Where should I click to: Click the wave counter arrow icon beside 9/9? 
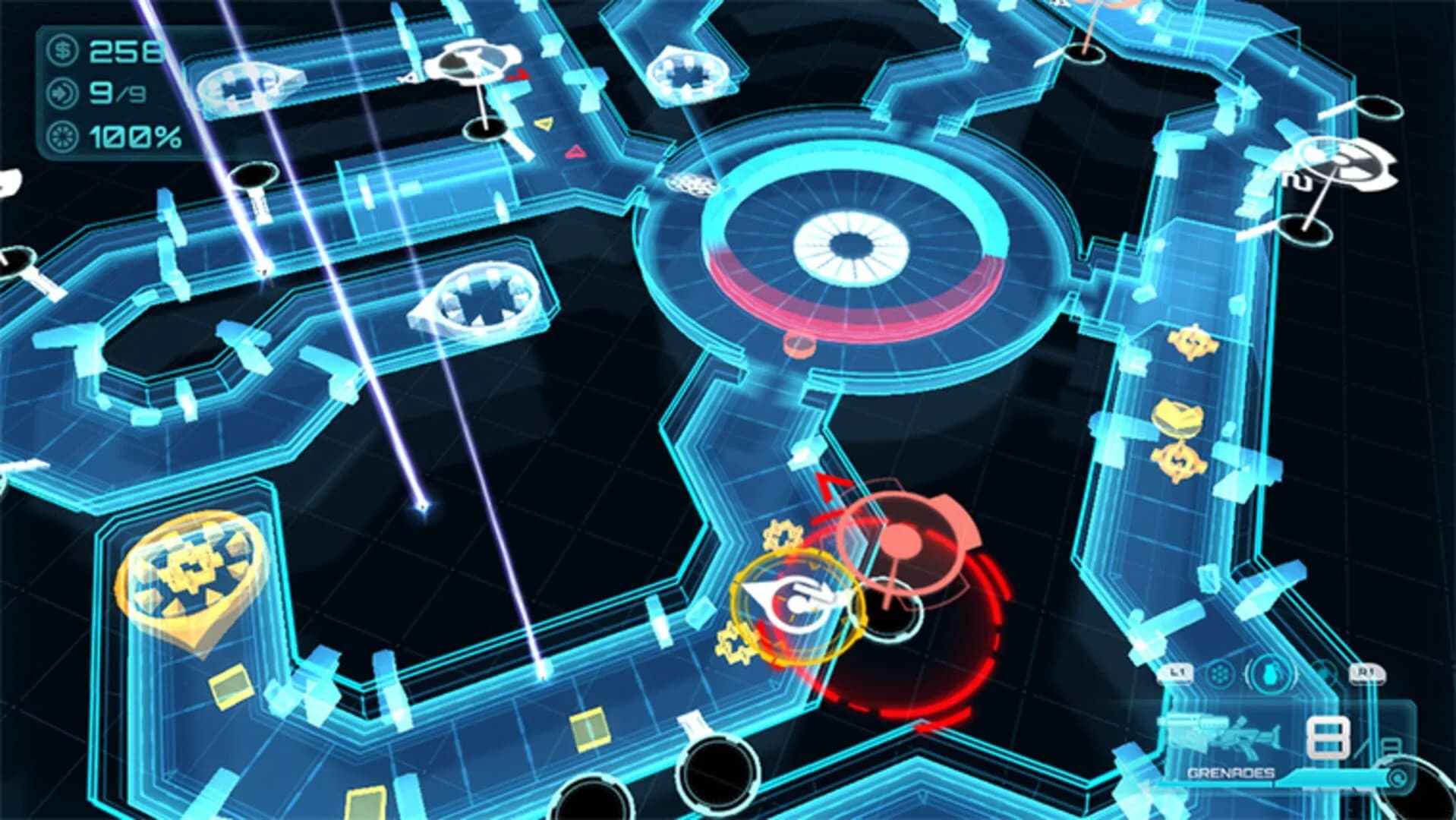tap(63, 95)
